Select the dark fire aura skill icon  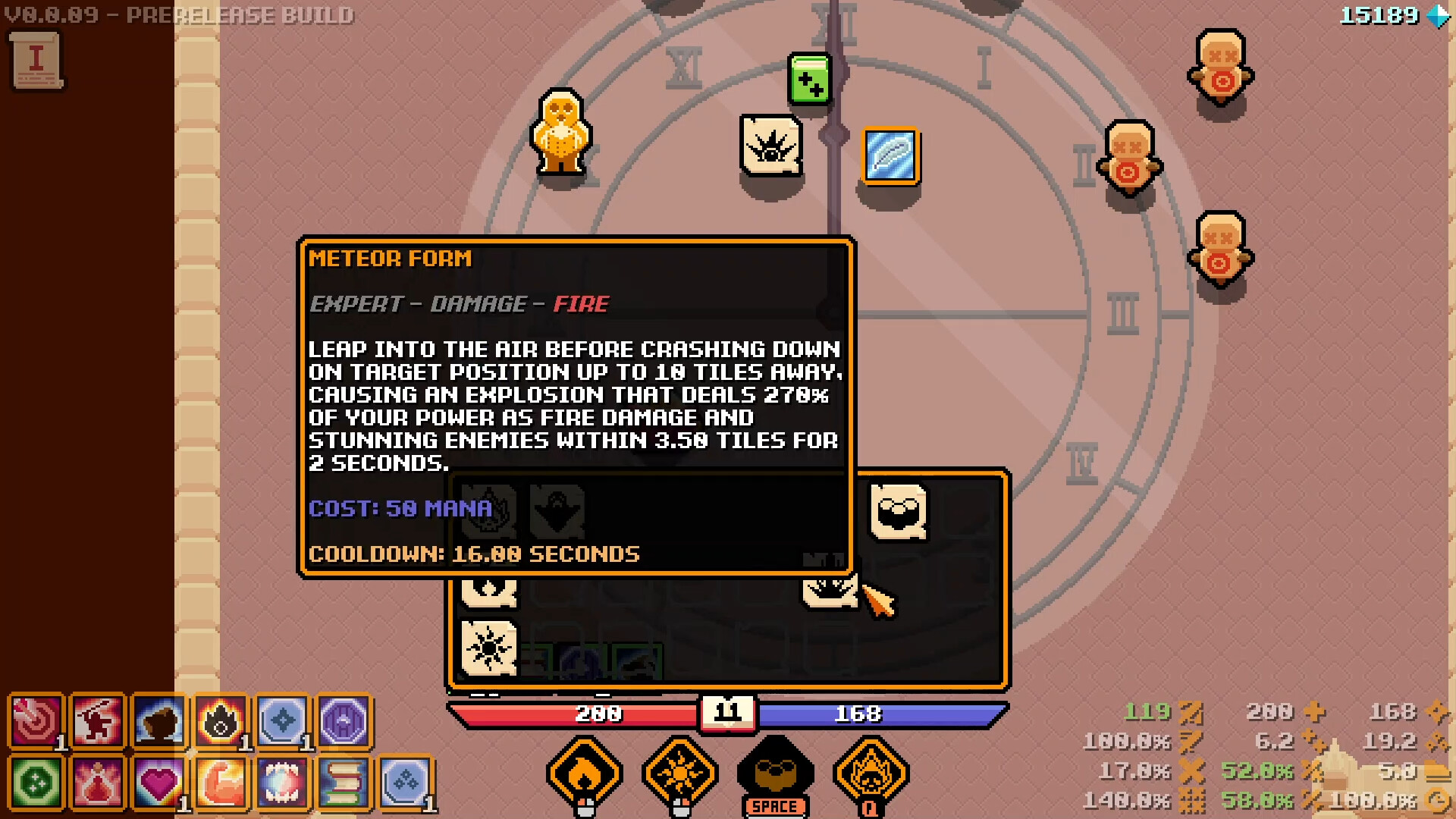coord(222,722)
